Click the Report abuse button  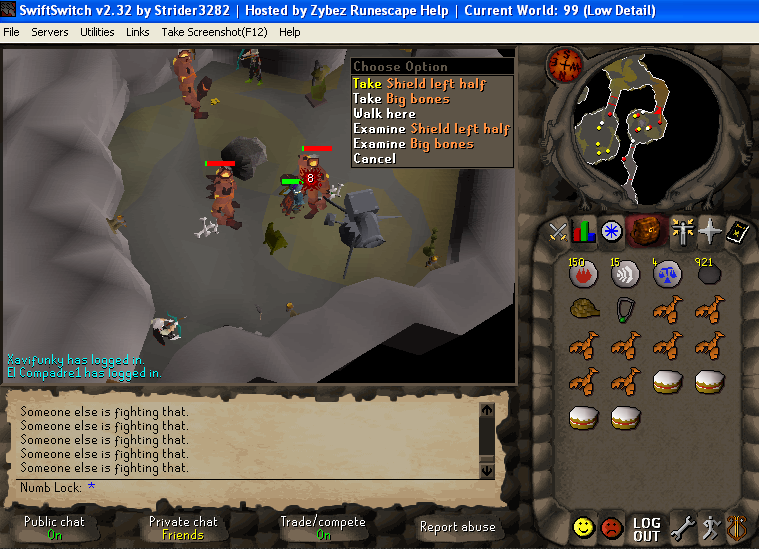[458, 527]
